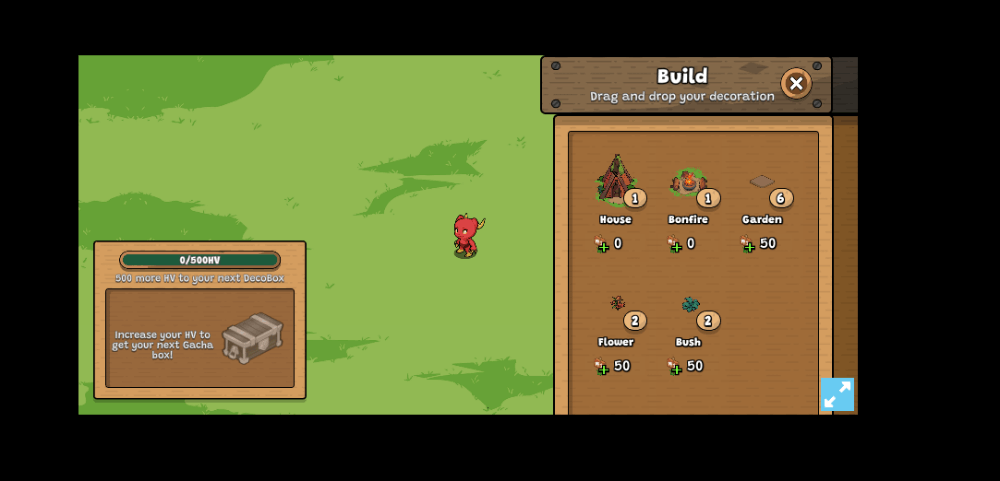
Task: Toggle fullscreen with the blue arrows button
Action: click(x=837, y=394)
